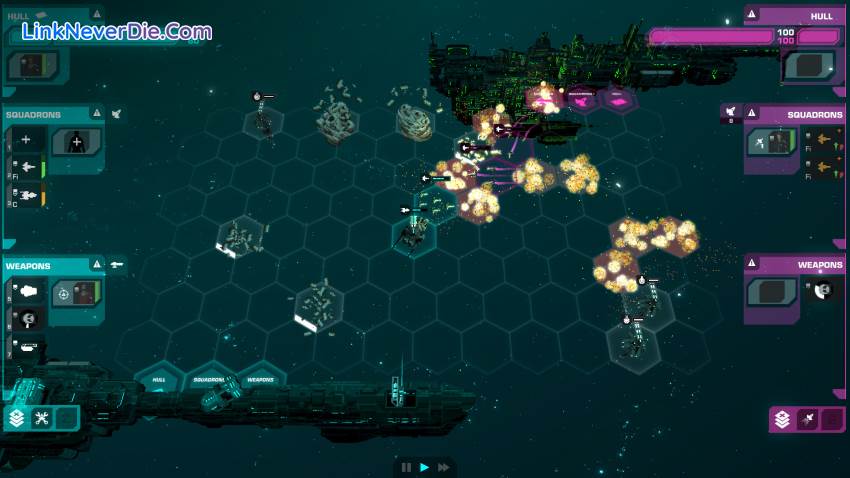This screenshot has height=478, width=850.
Task: Collapse the enemy Hull panel
Action: coord(753,14)
